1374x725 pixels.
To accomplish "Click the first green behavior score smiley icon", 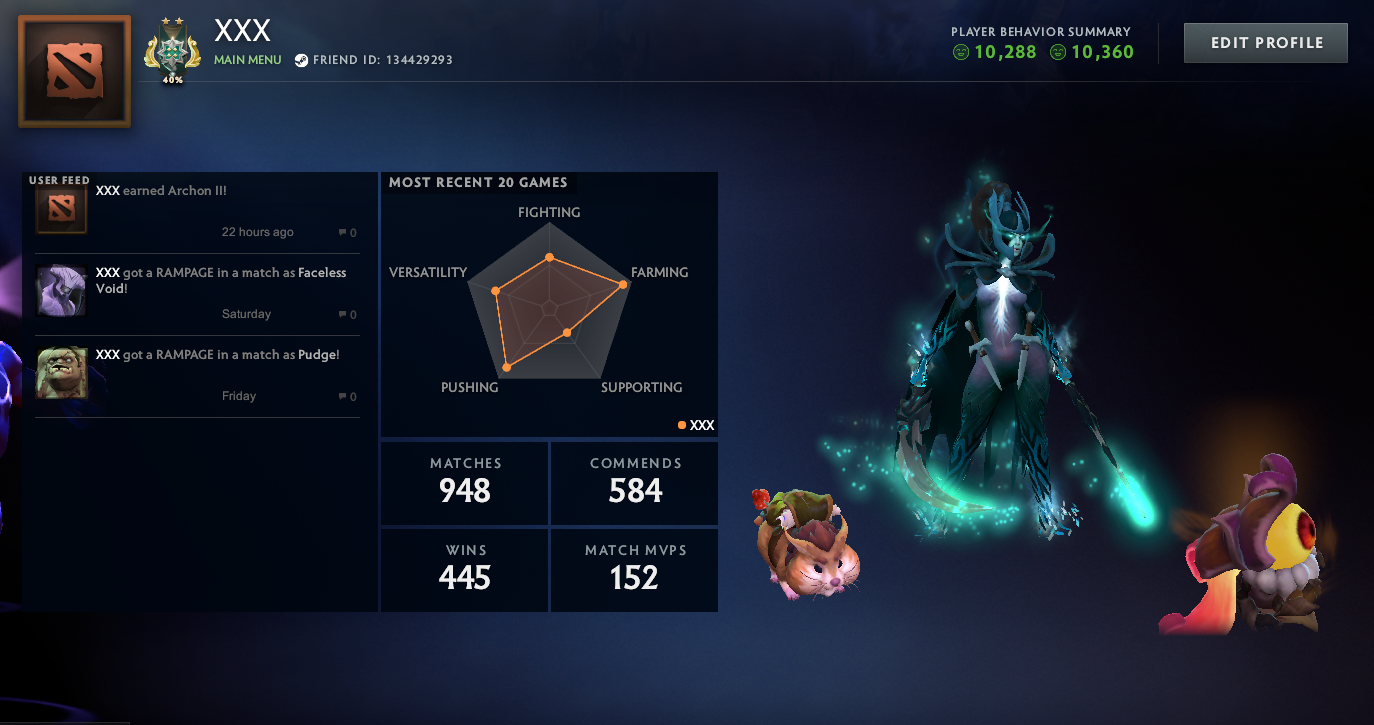I will (960, 52).
